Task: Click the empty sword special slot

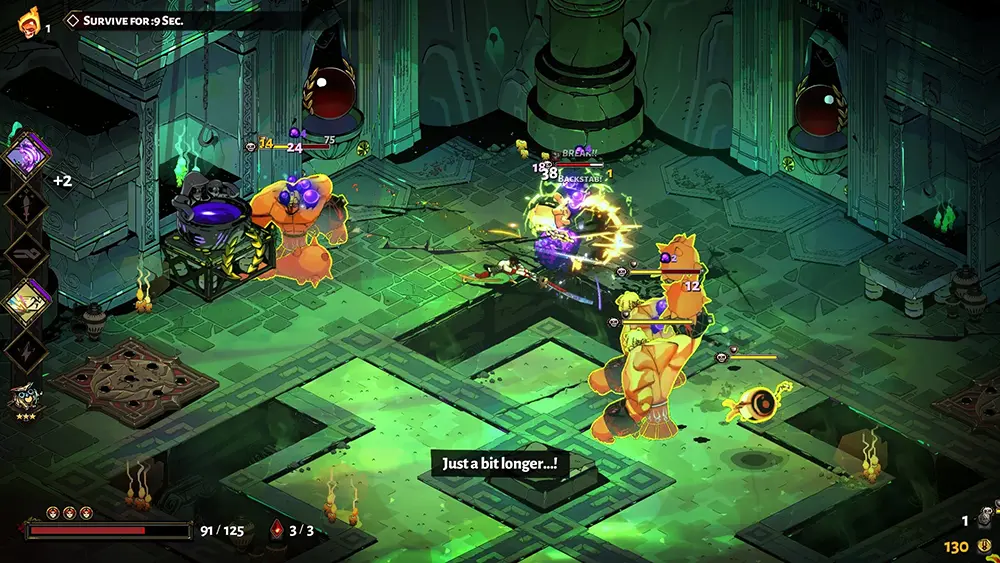Action: point(25,204)
